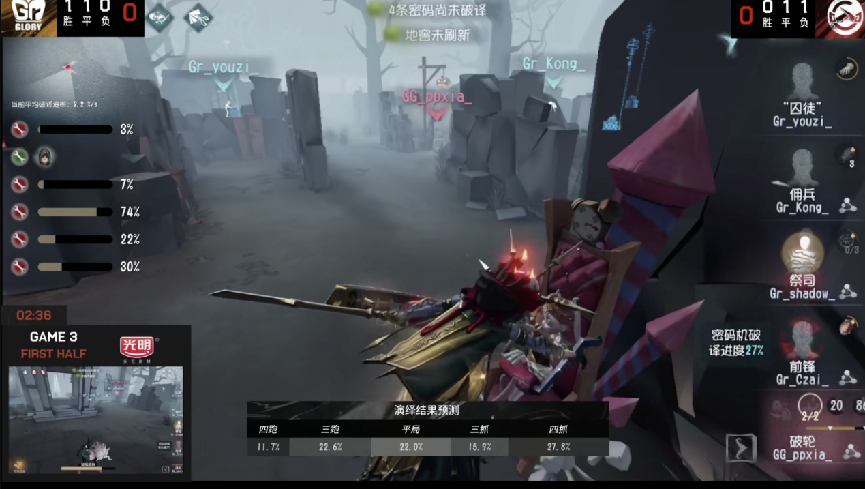Select the 30% cipher machine row
This screenshot has width=865, height=489.
pyautogui.click(x=75, y=267)
